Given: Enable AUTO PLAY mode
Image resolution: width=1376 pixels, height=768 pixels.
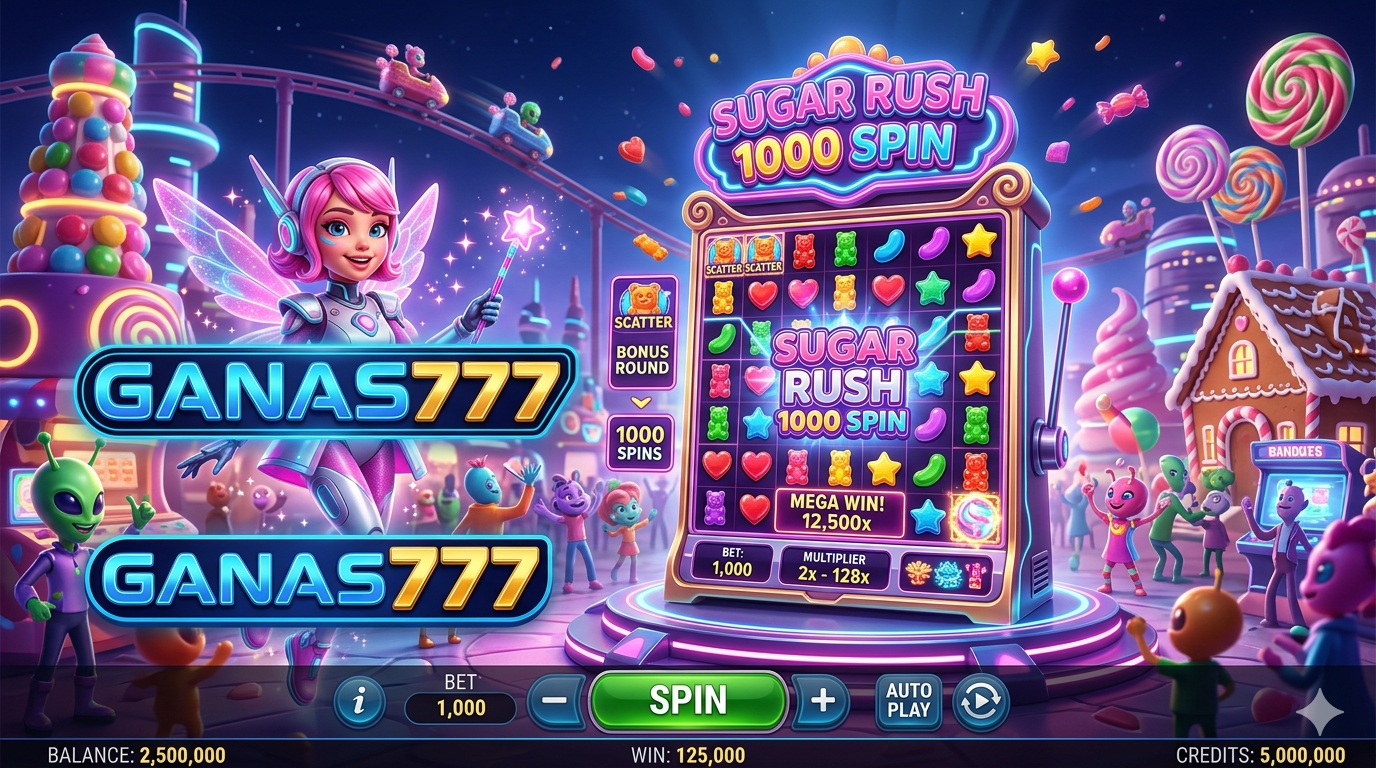Looking at the screenshot, I should click(x=908, y=700).
